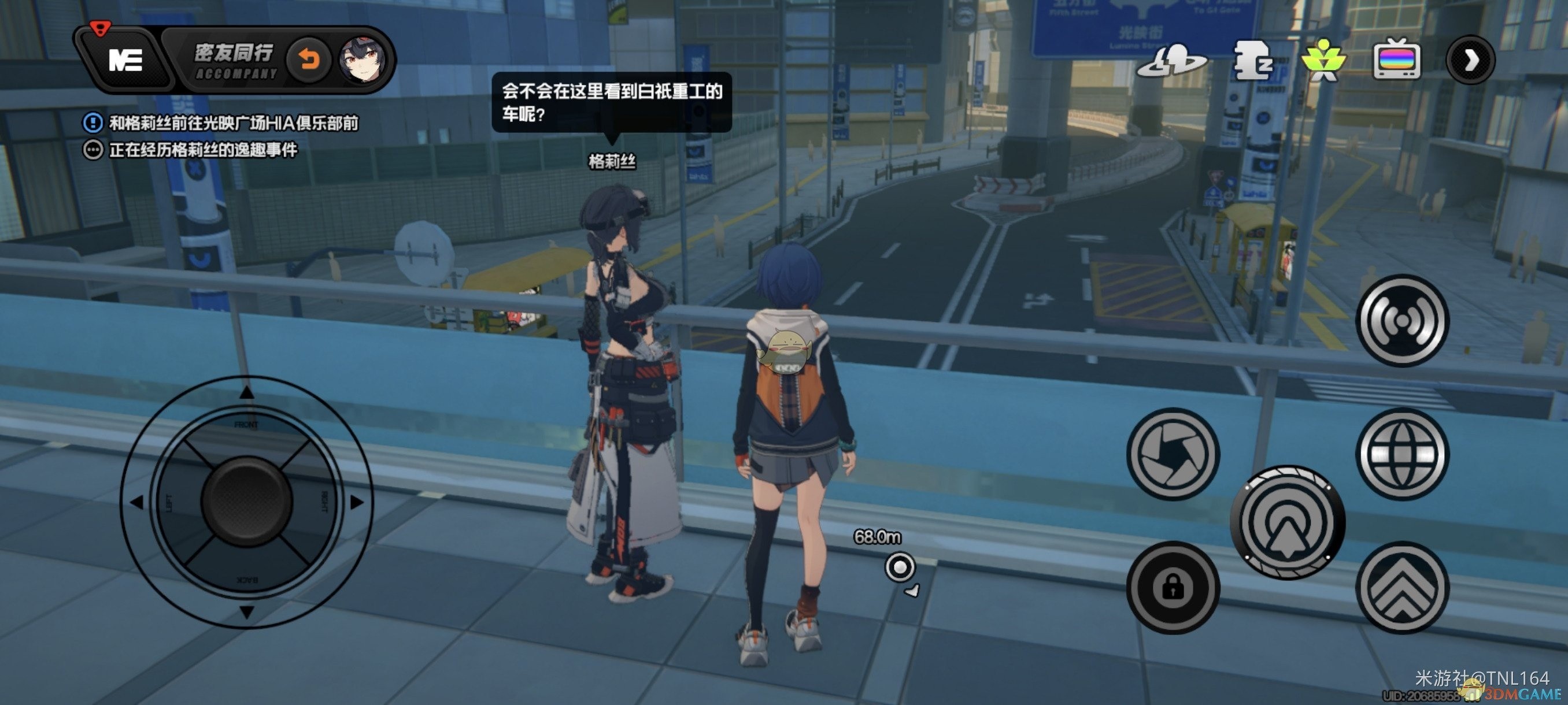Open the planet-shaped icon in top bar
Image resolution: width=1568 pixels, height=705 pixels.
coord(1172,61)
